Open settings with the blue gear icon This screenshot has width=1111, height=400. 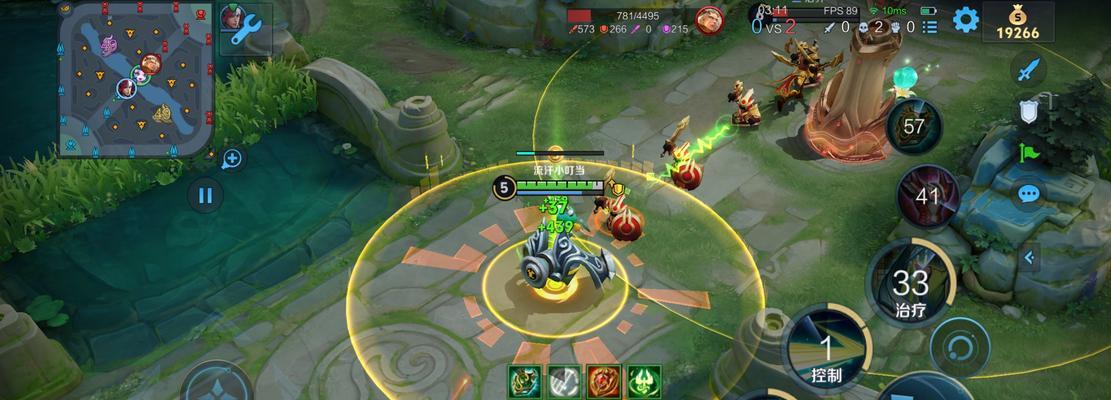[x=964, y=20]
